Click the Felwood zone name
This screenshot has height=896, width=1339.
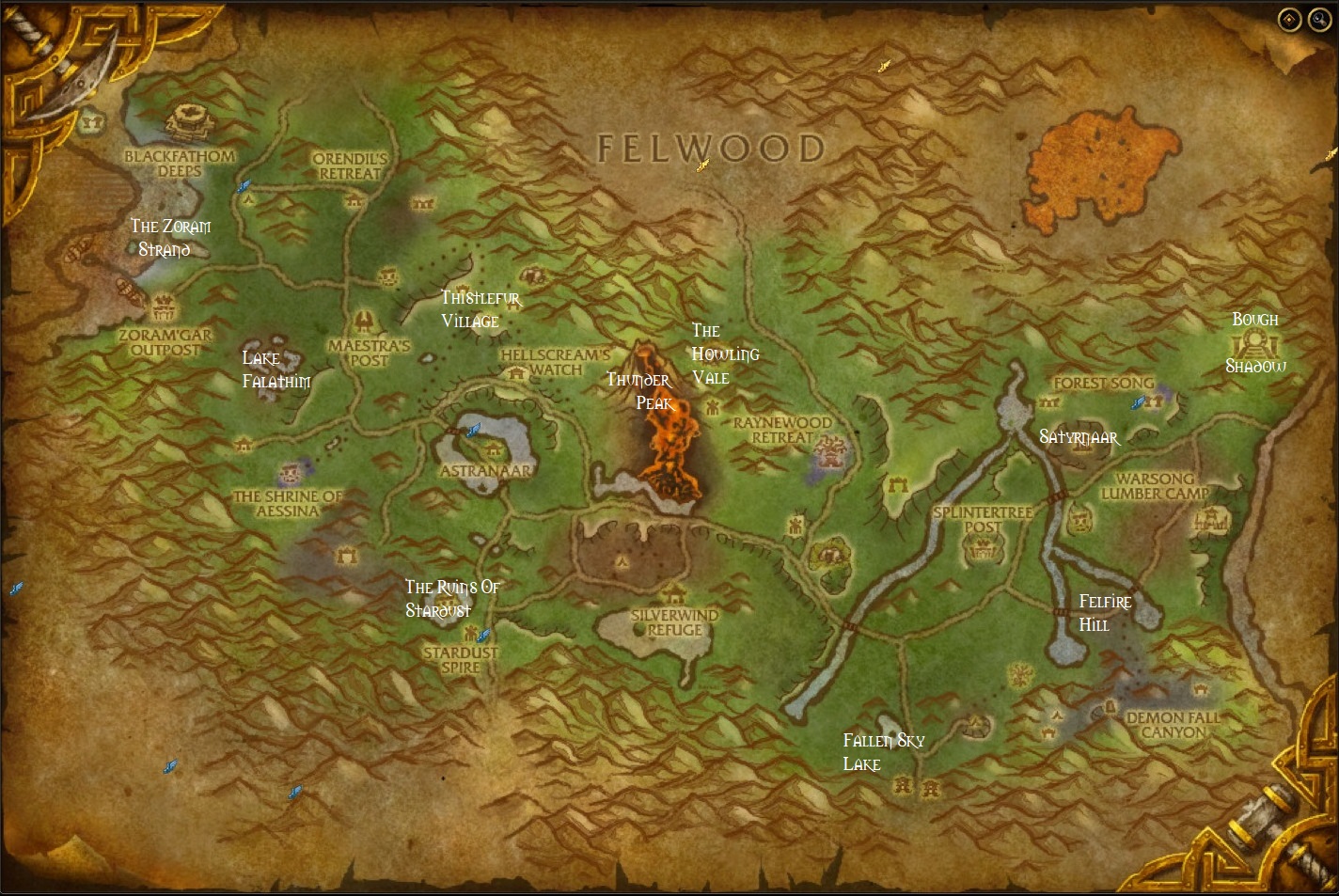pyautogui.click(x=712, y=148)
